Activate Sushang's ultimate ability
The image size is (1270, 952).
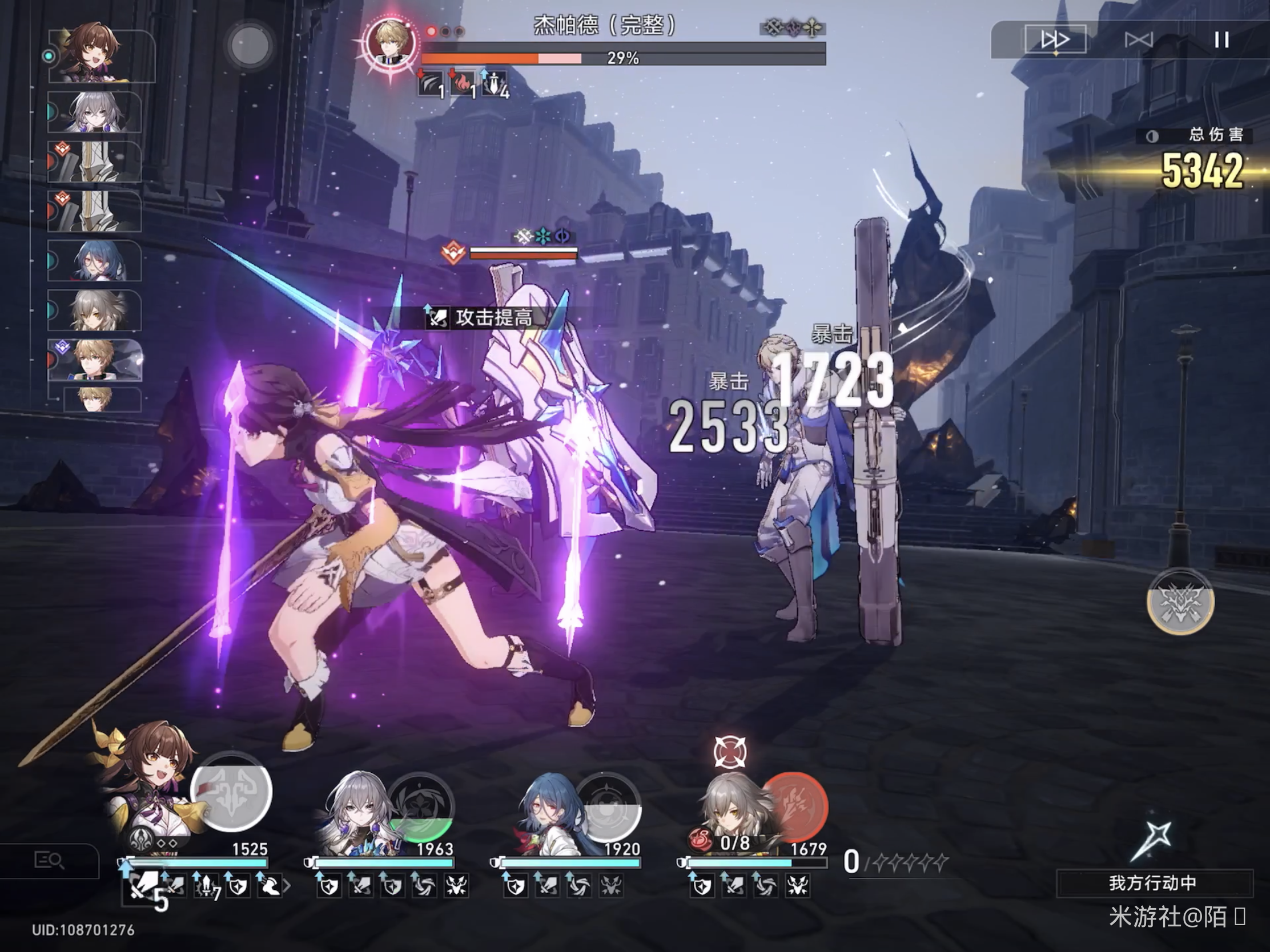coord(231,792)
